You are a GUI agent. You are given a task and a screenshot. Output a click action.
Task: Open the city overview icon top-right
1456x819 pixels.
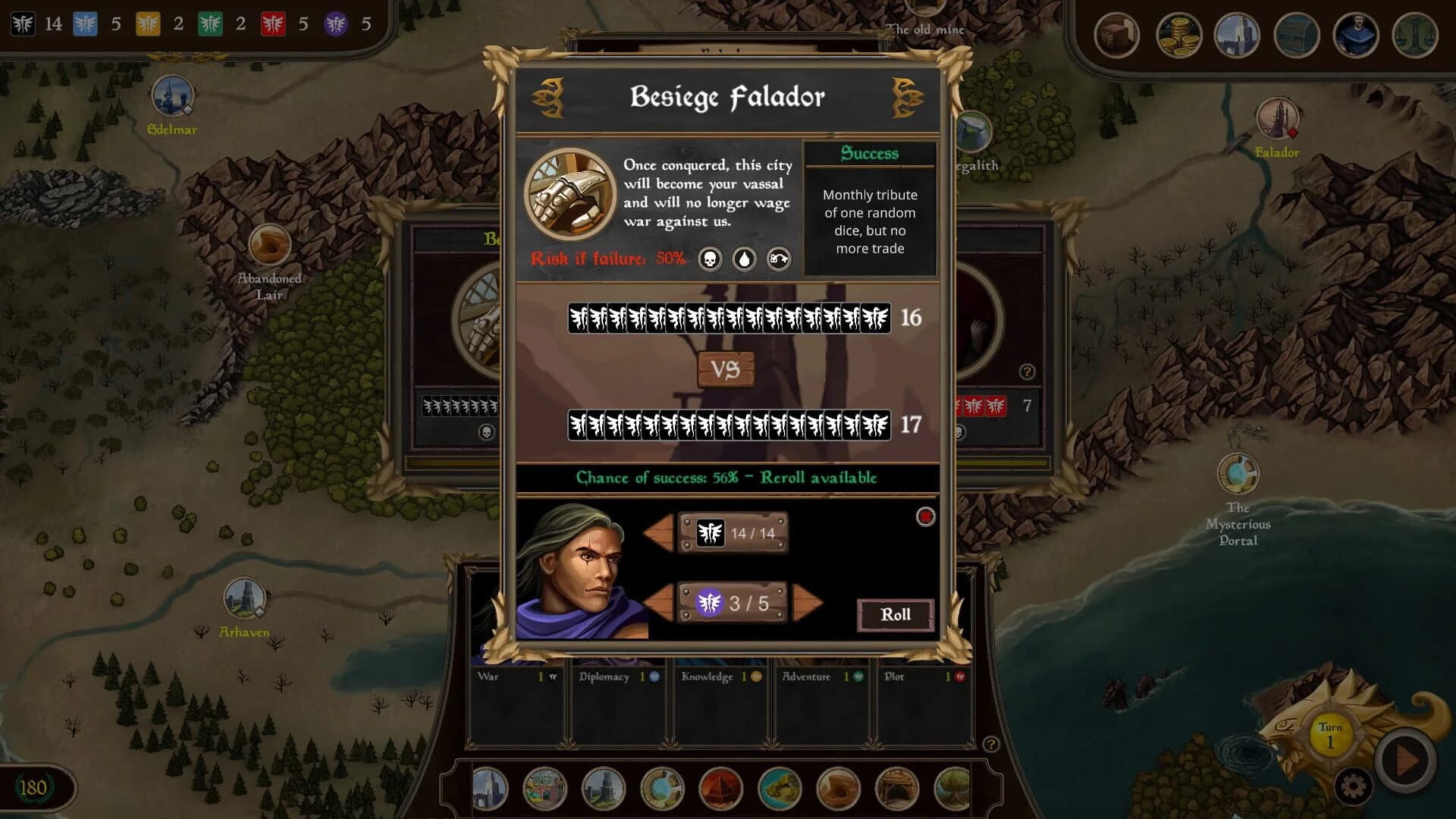tap(1236, 35)
